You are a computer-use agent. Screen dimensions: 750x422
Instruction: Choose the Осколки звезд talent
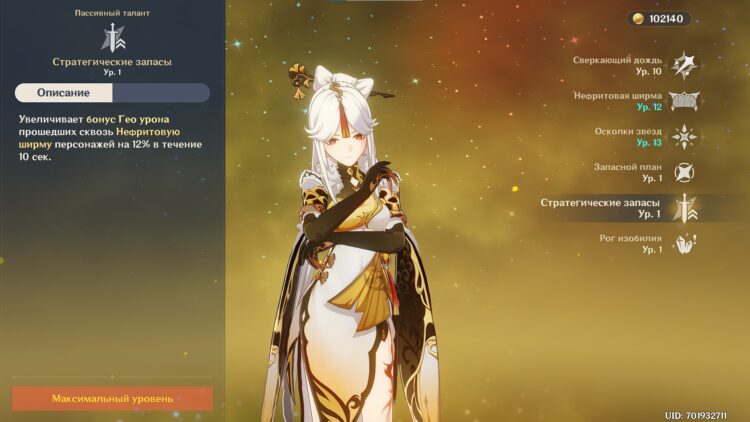[684, 137]
